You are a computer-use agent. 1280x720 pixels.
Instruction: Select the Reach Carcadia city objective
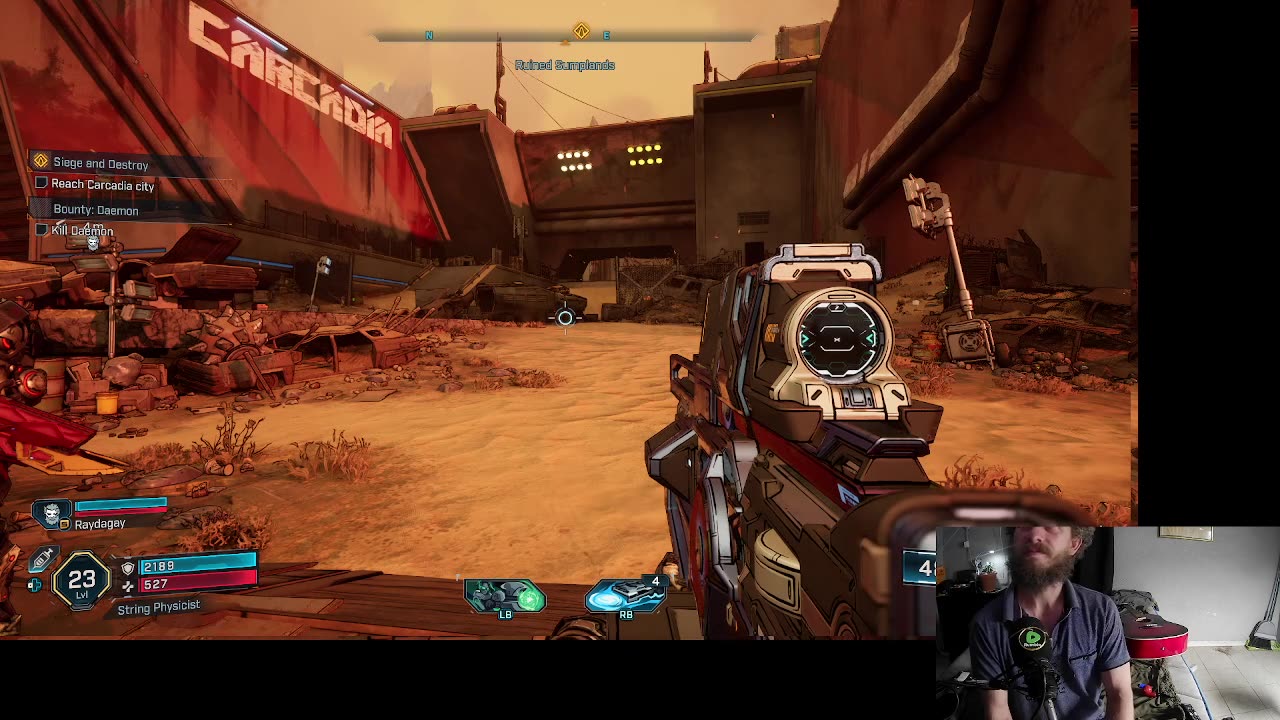coord(102,185)
